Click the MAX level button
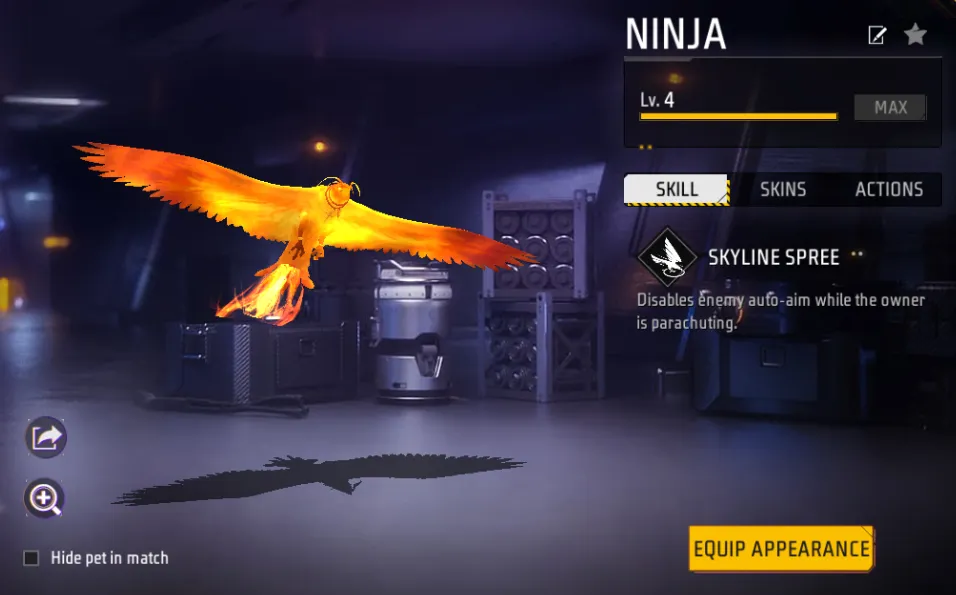 pyautogui.click(x=890, y=108)
